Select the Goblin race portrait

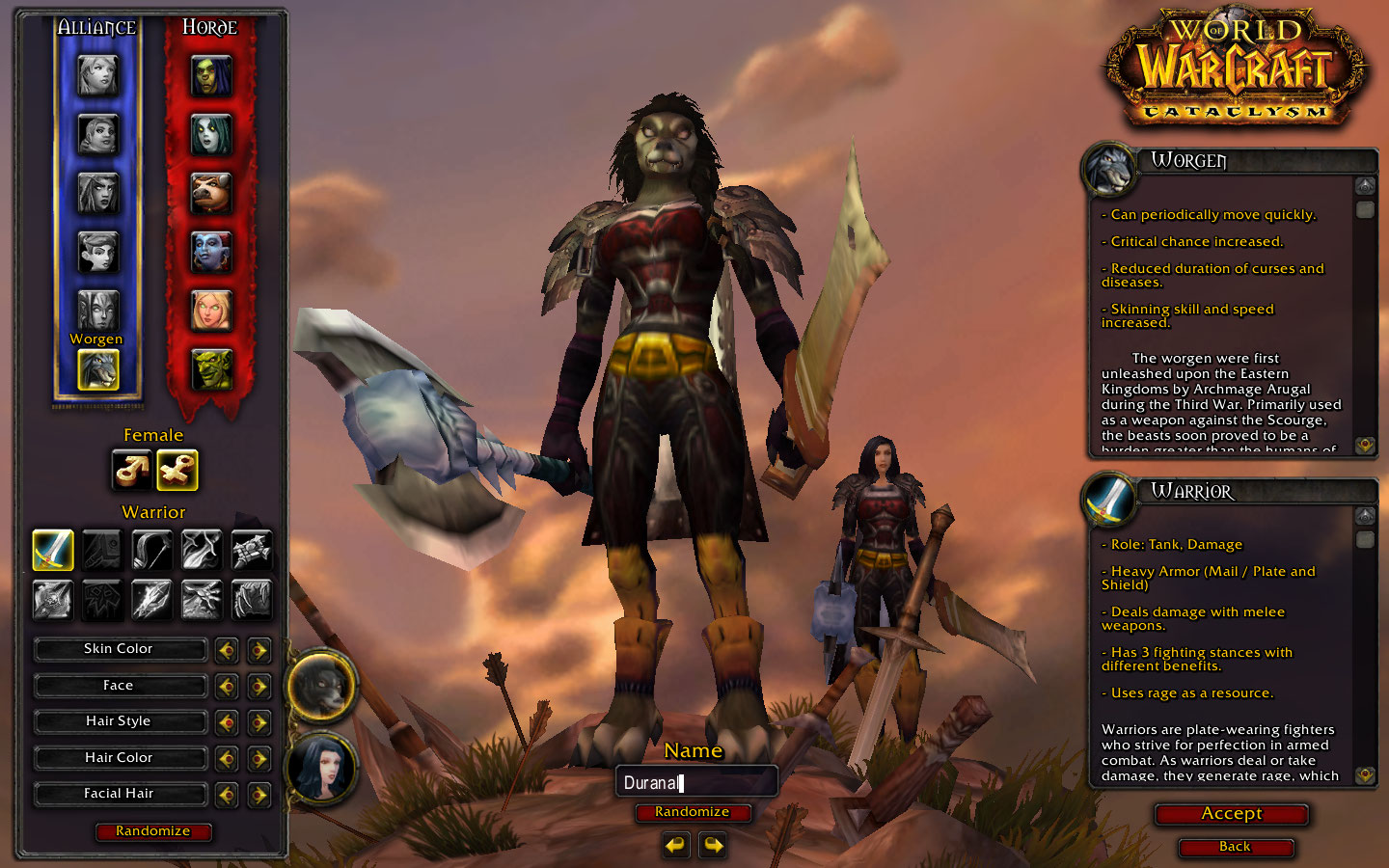[210, 369]
